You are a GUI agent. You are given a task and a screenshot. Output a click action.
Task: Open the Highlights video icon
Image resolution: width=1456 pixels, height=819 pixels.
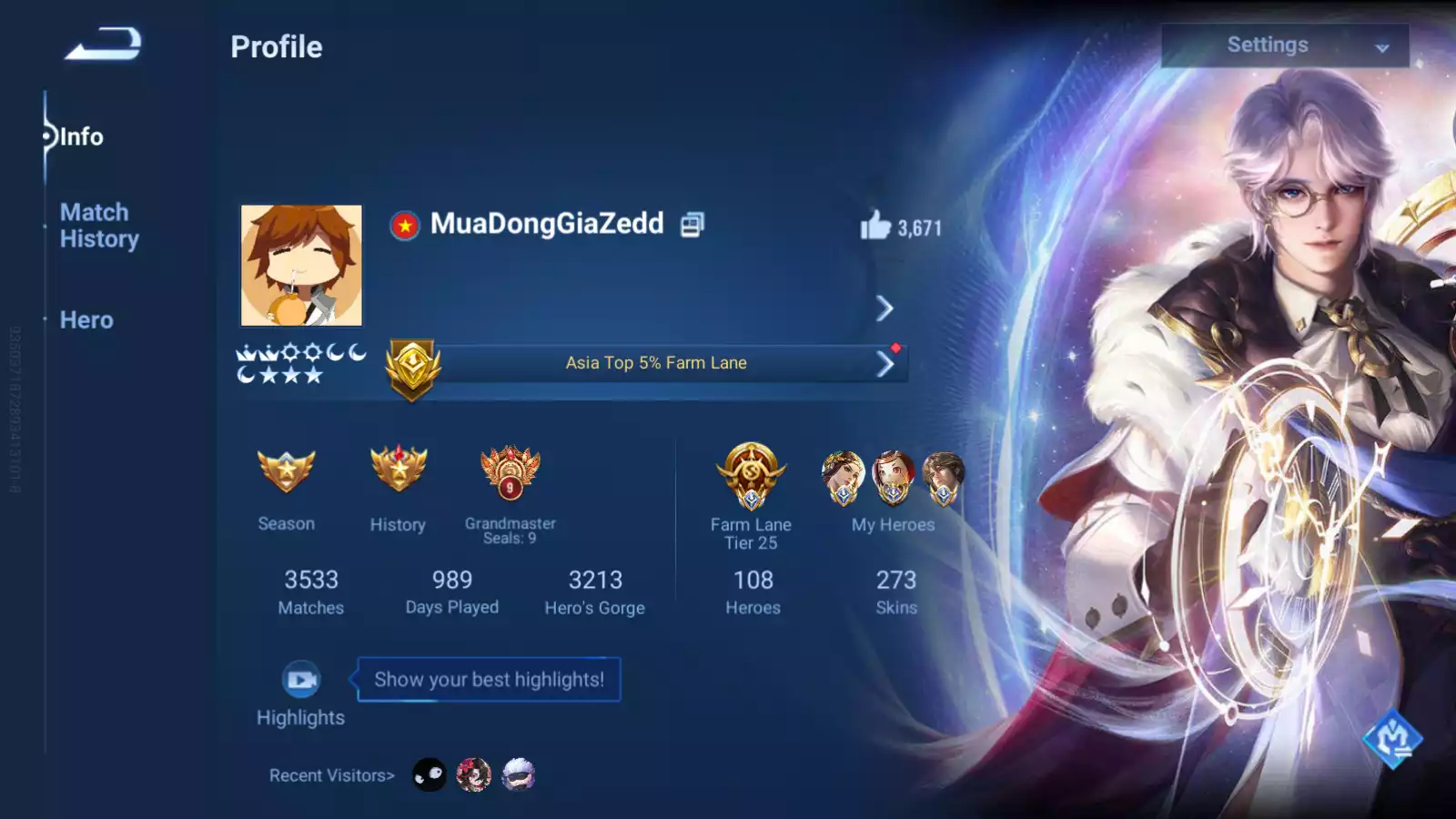[301, 680]
